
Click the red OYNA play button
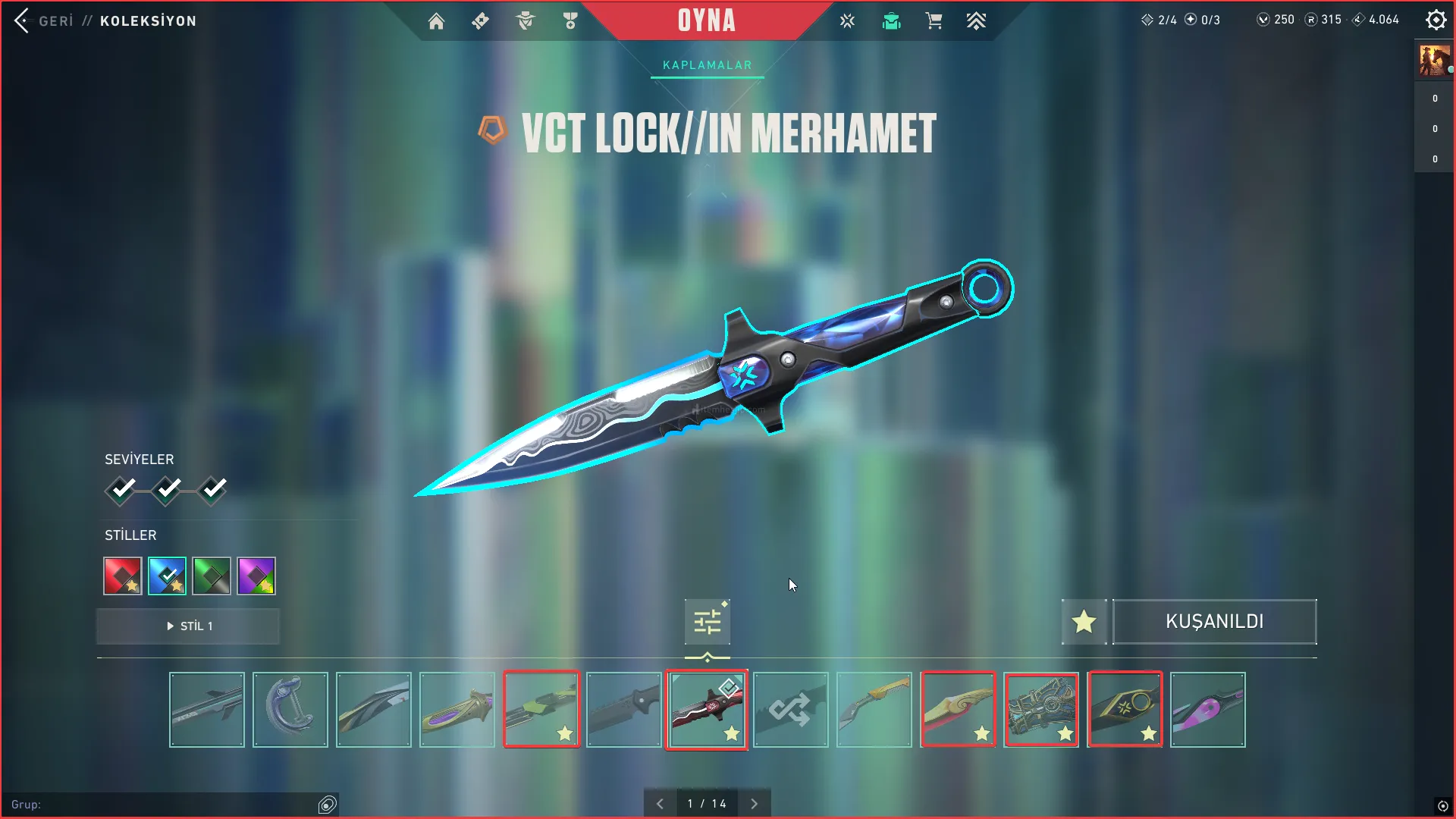[706, 20]
